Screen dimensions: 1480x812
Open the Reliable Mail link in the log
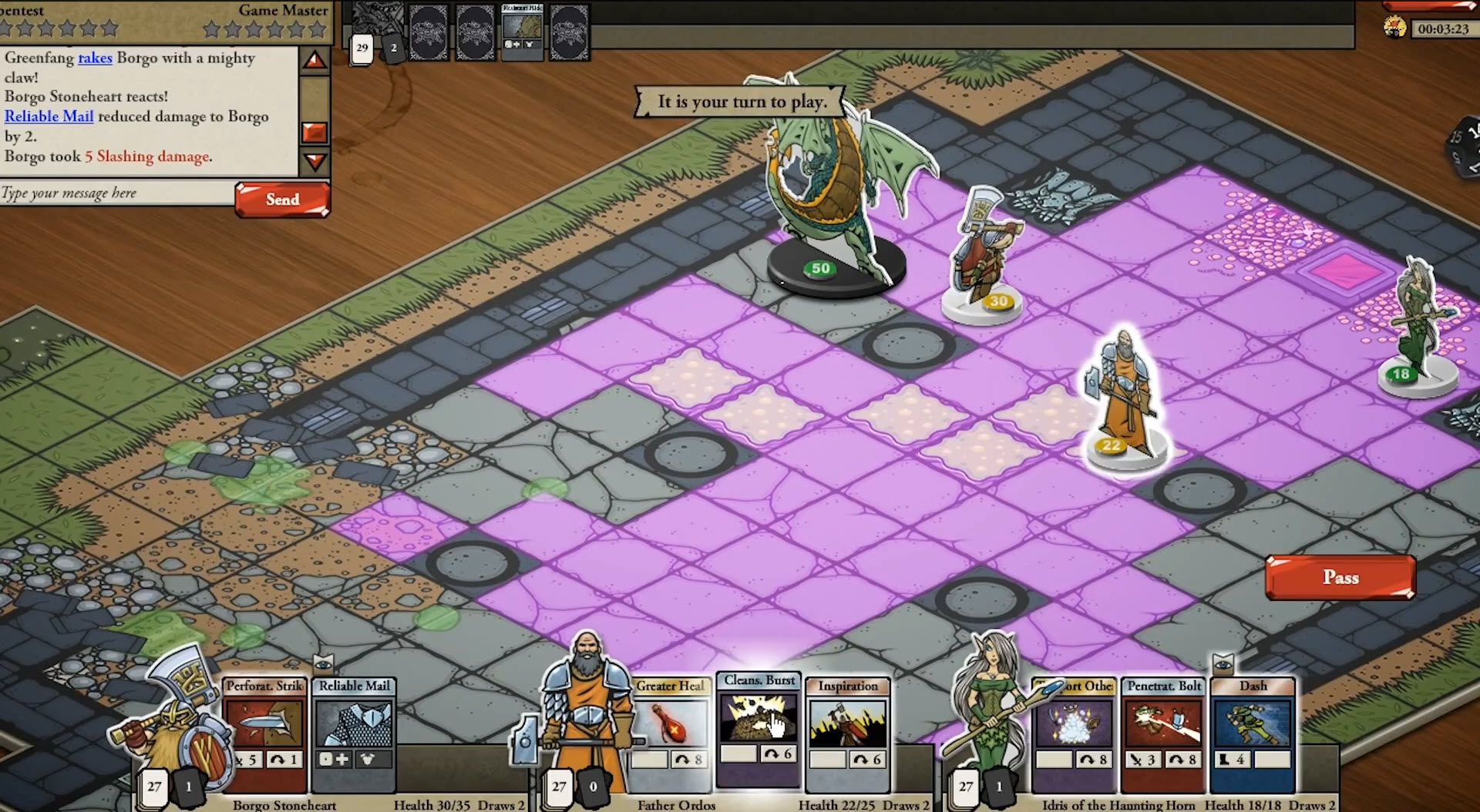[49, 116]
